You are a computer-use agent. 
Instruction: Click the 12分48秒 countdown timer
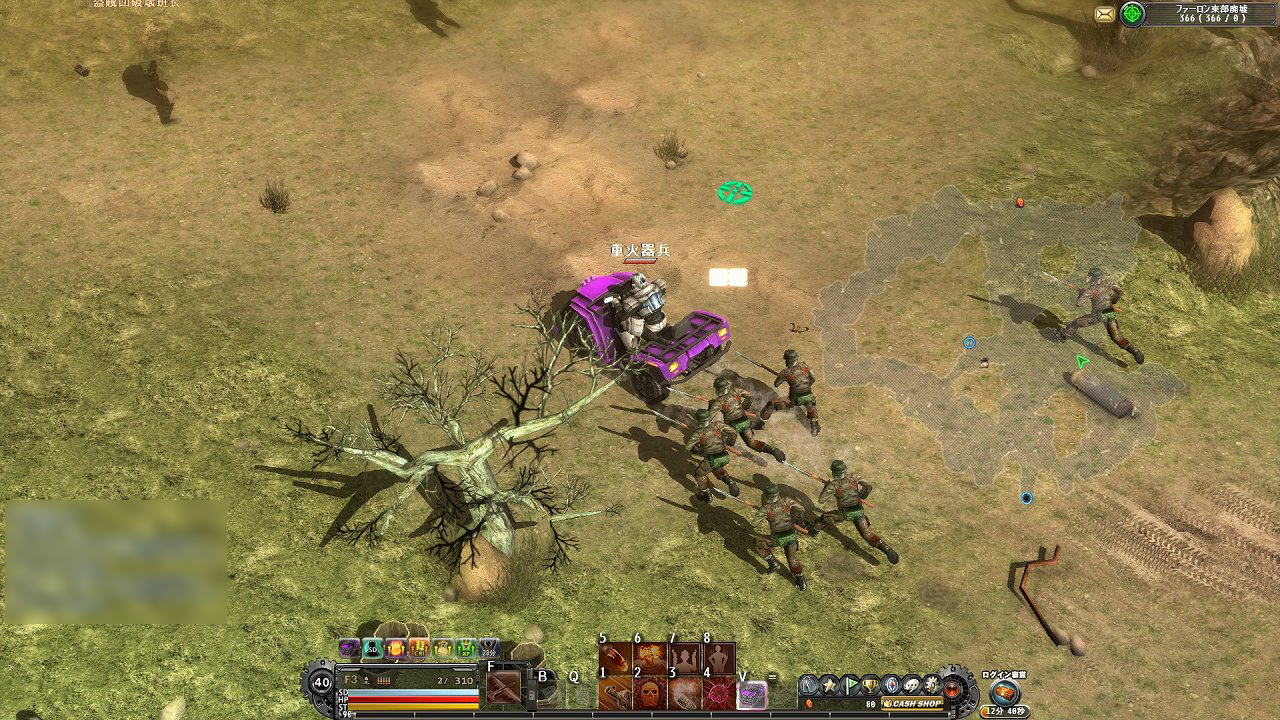[1005, 710]
